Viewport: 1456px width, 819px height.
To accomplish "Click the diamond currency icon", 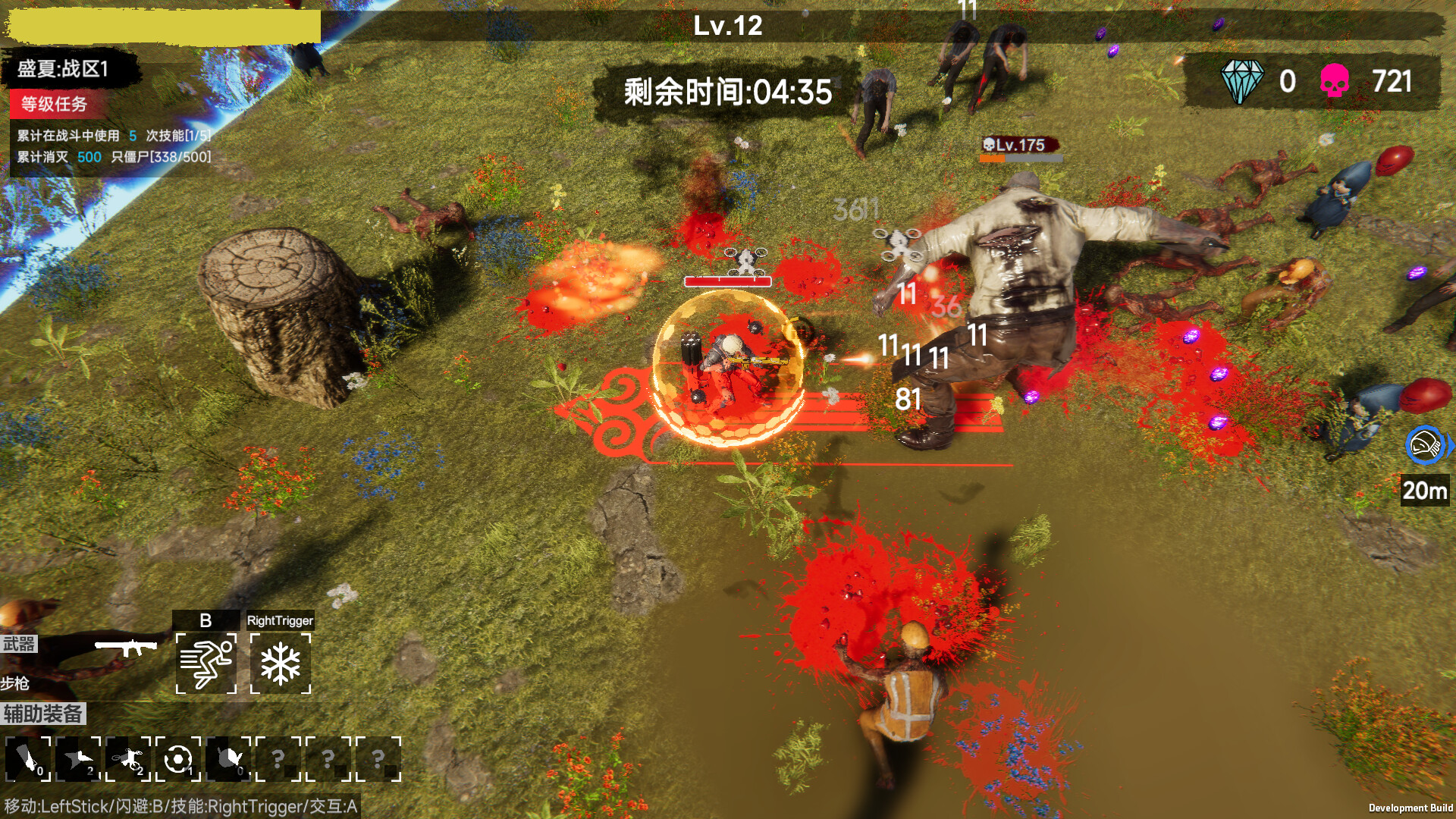I will (1241, 83).
